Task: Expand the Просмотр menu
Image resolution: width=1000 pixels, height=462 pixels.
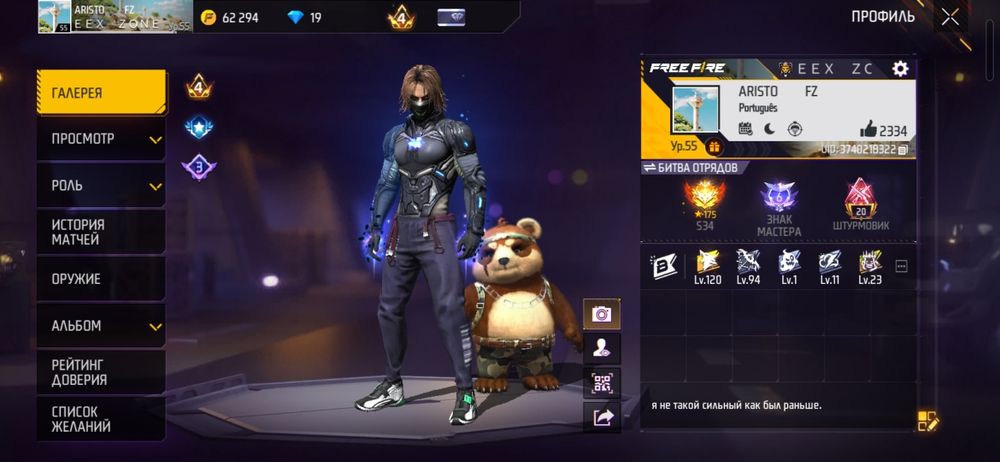Action: 101,139
